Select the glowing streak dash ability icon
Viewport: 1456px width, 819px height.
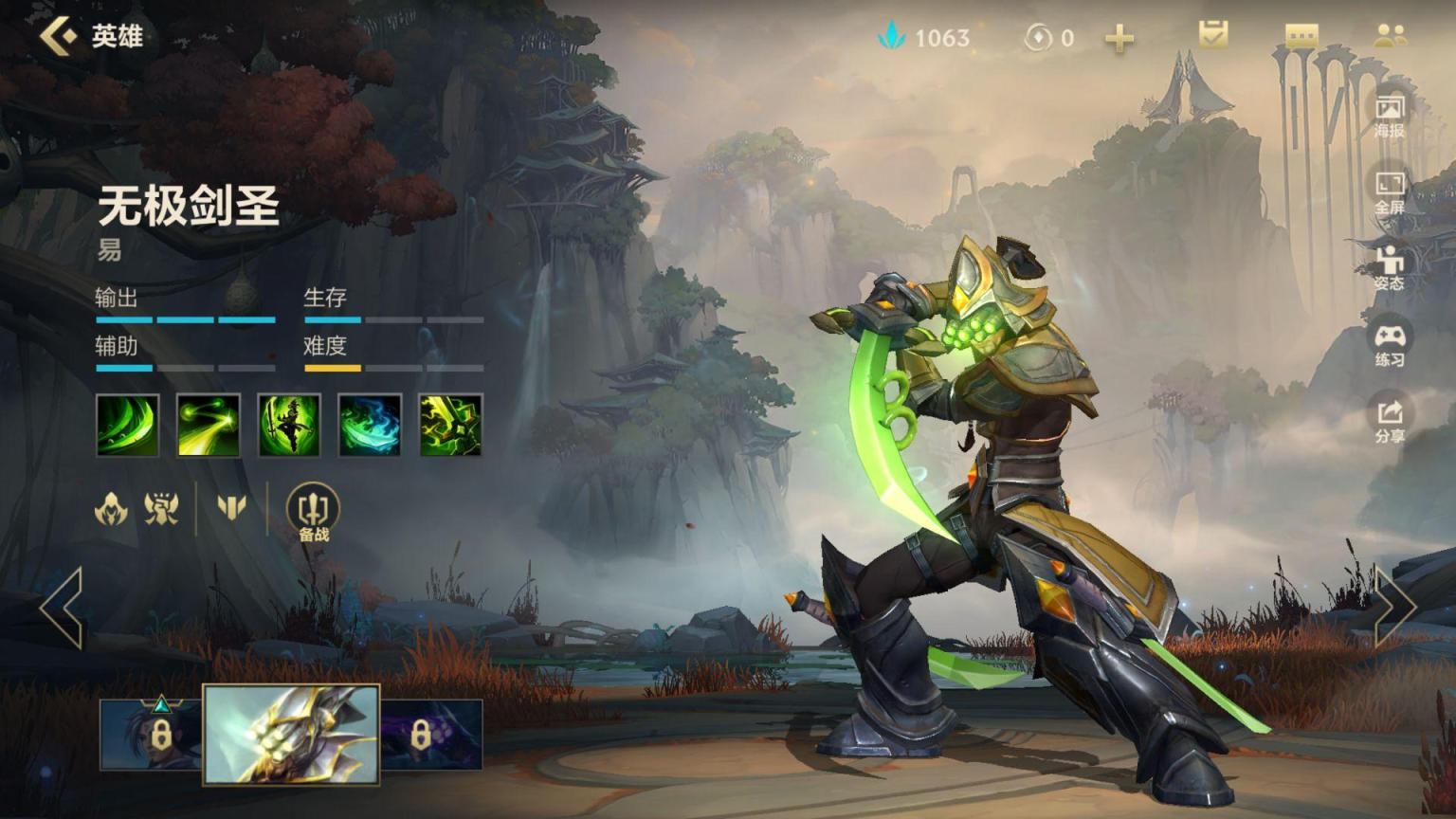[209, 426]
